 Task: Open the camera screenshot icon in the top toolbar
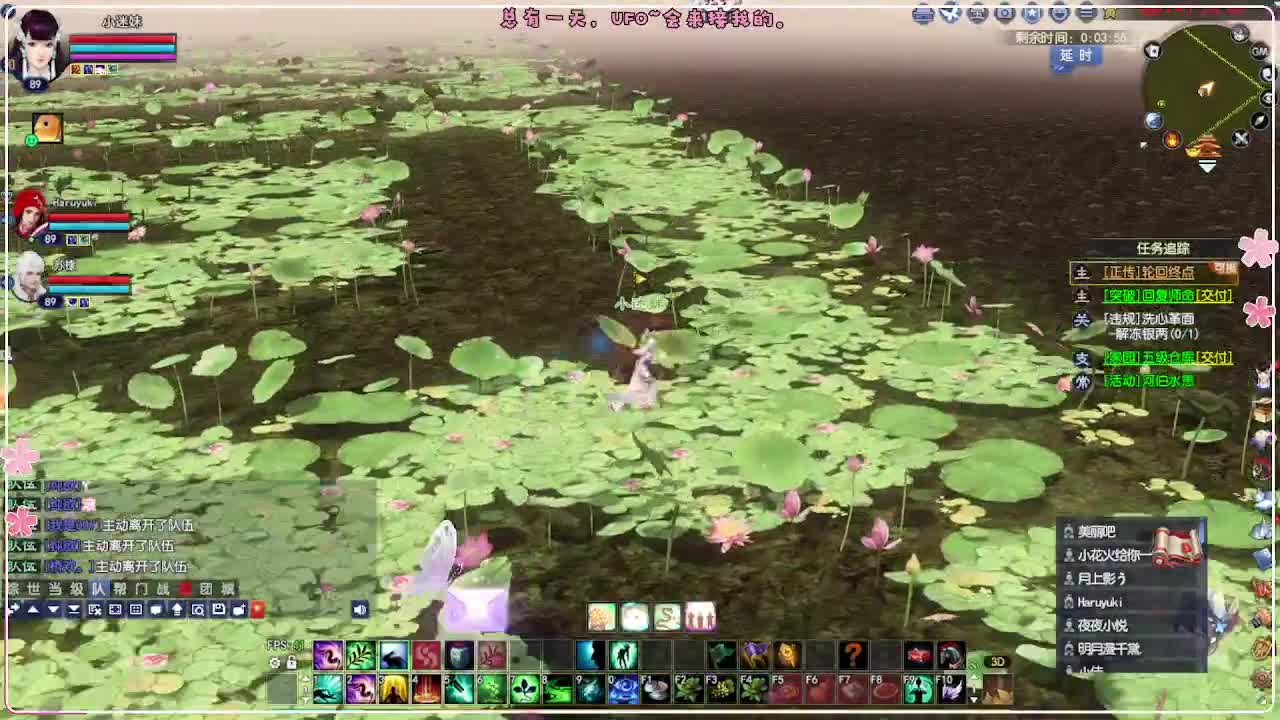[1005, 13]
